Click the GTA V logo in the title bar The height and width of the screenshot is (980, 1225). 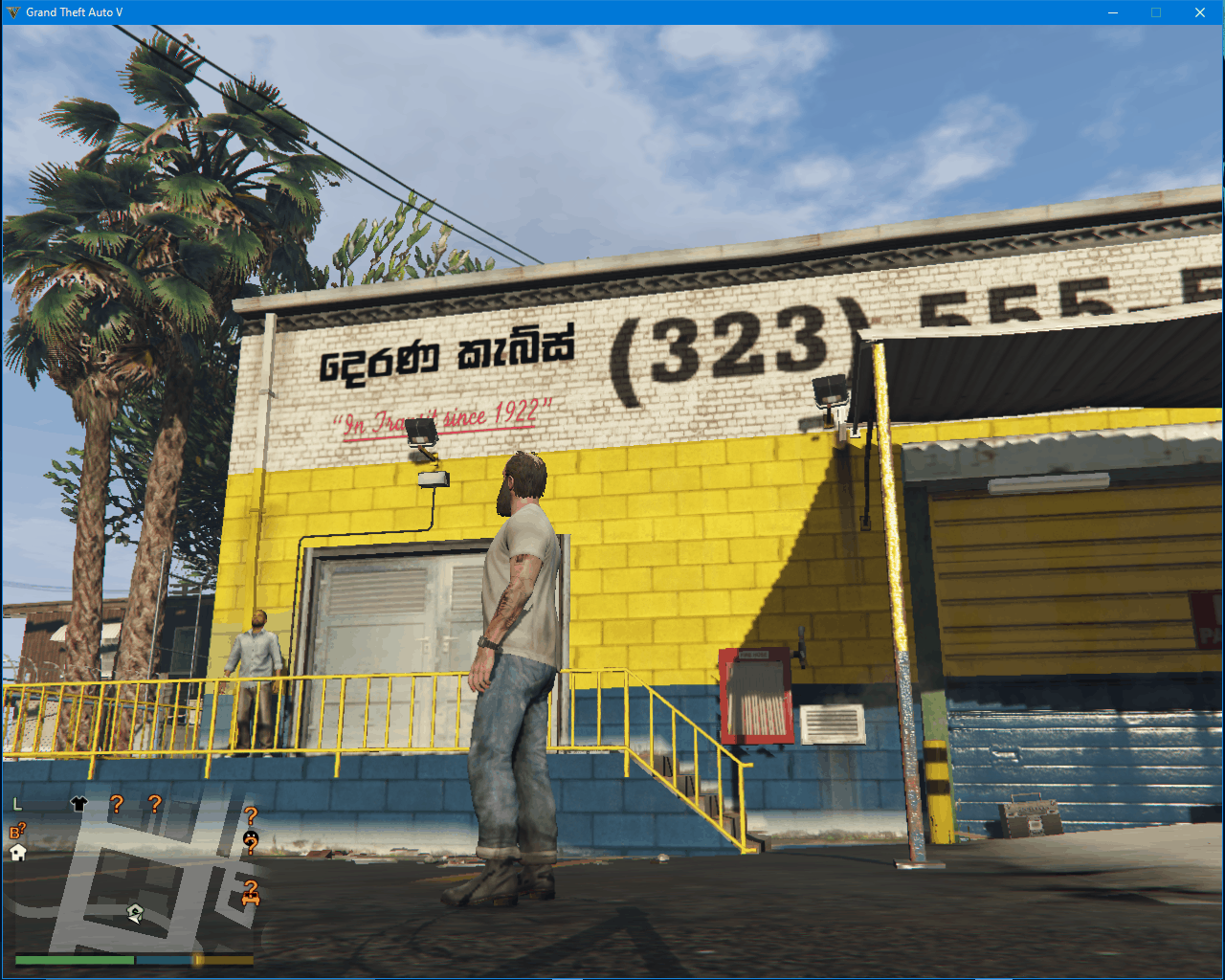point(11,11)
